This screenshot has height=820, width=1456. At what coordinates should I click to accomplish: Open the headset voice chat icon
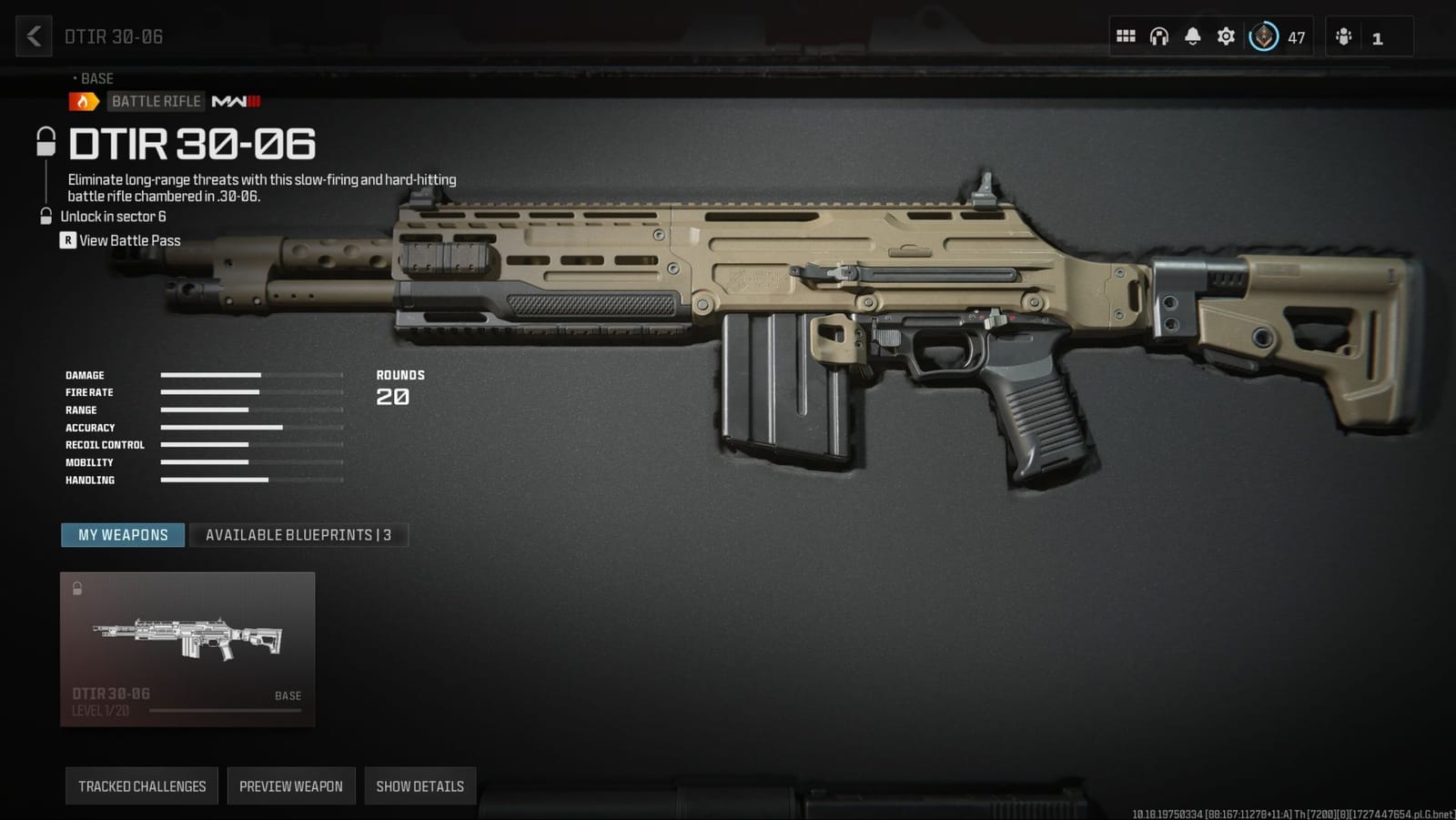click(1158, 36)
